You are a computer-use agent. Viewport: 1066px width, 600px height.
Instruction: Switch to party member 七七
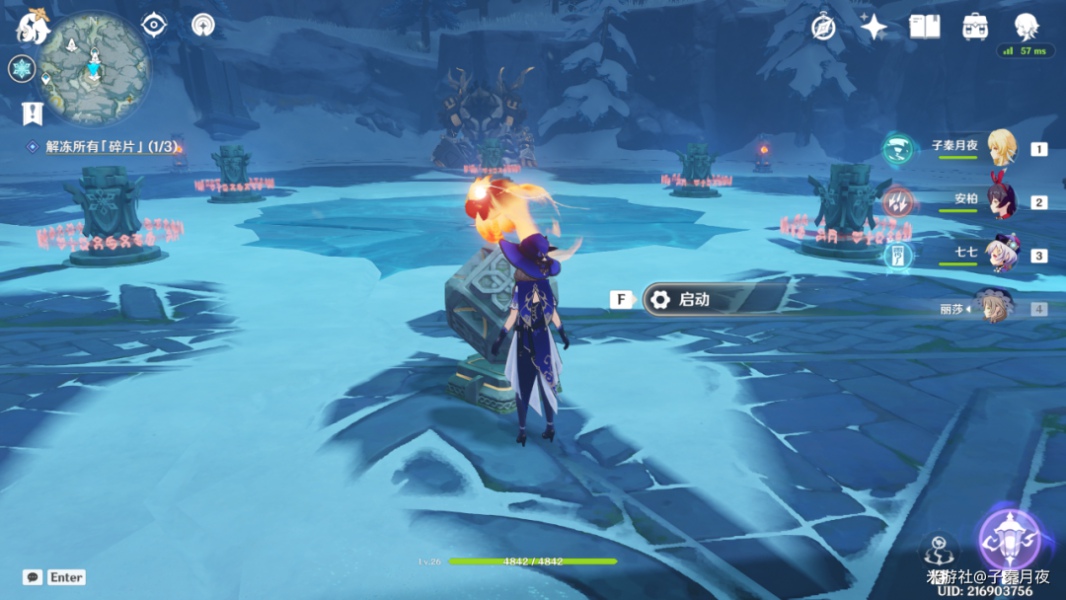point(1000,255)
